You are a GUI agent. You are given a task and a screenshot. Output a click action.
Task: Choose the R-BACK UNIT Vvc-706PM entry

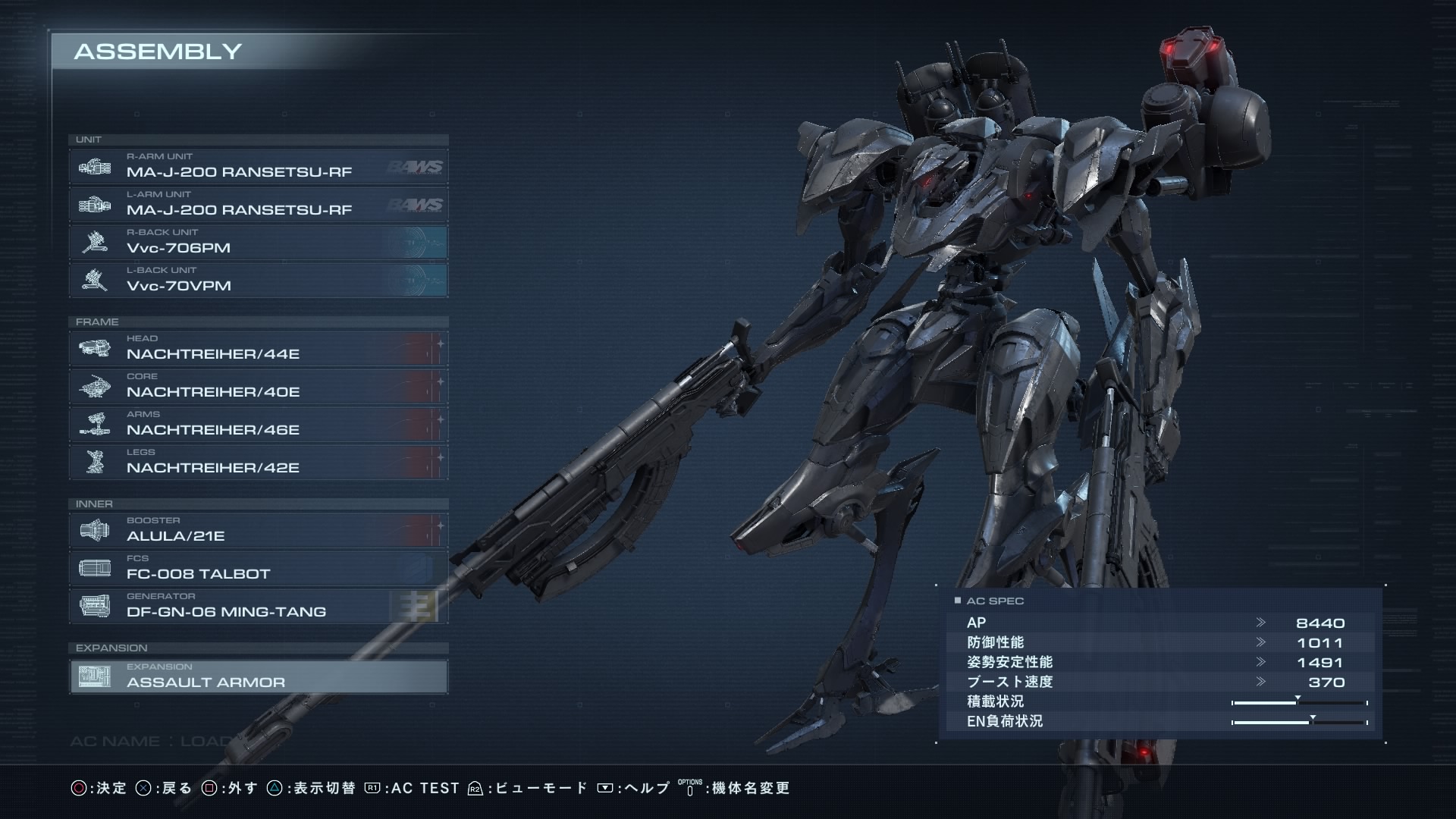coord(258,243)
